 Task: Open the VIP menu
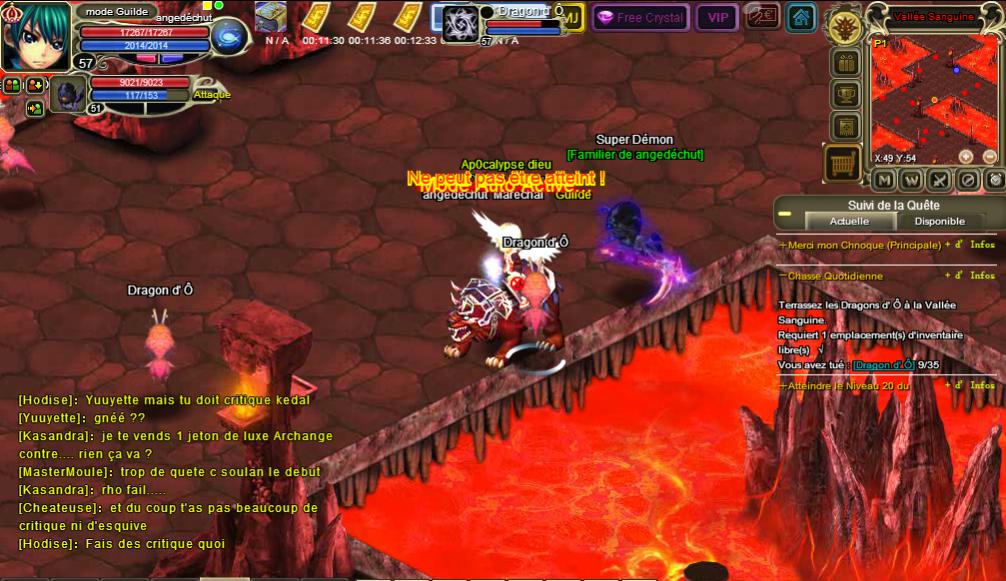click(x=717, y=17)
